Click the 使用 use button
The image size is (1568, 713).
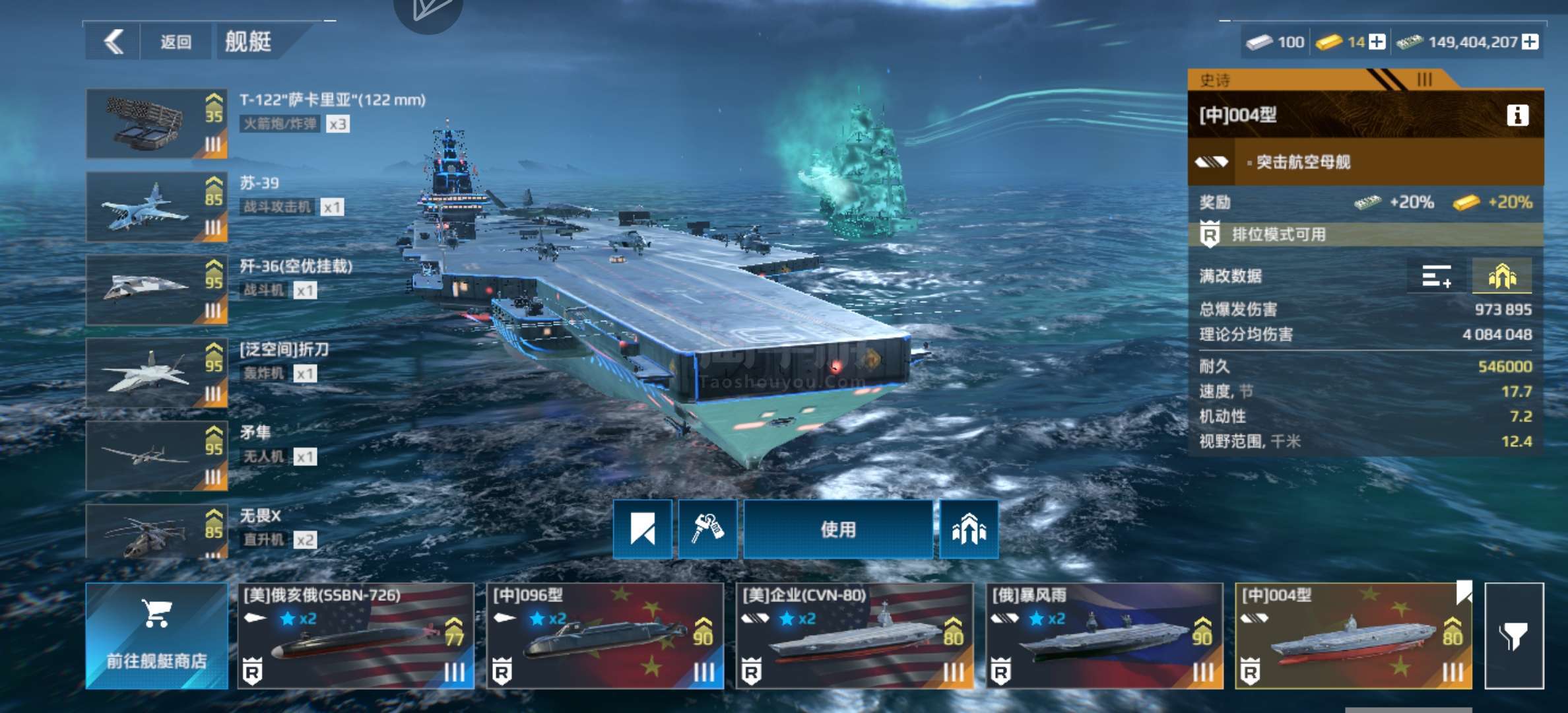pyautogui.click(x=838, y=529)
